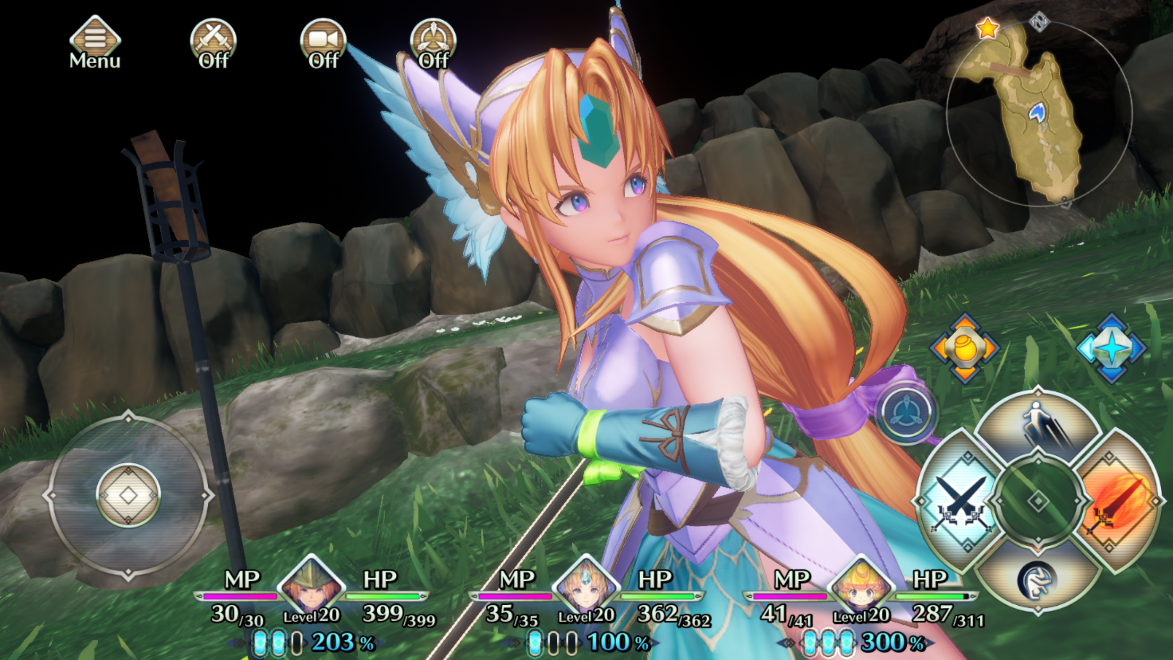Open the Menu button
1173x660 pixels.
[x=94, y=42]
